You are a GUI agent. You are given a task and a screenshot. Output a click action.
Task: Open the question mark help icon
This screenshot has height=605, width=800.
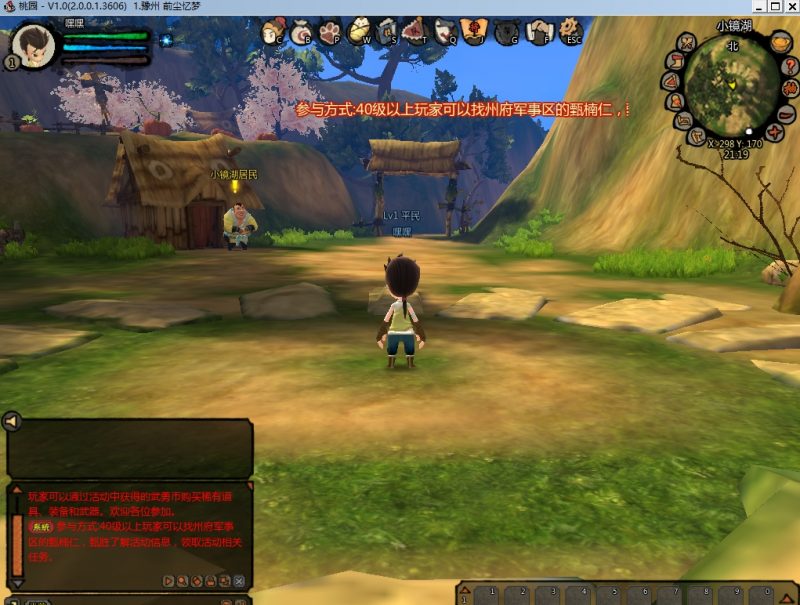(x=790, y=64)
